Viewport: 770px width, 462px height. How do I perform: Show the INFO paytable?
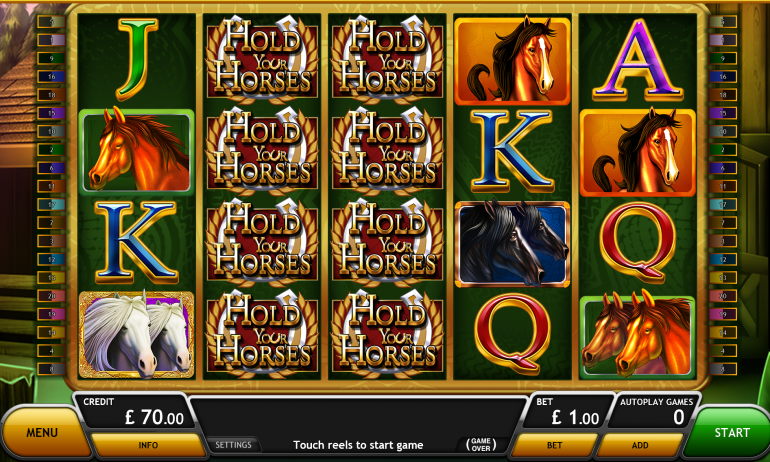[x=148, y=445]
